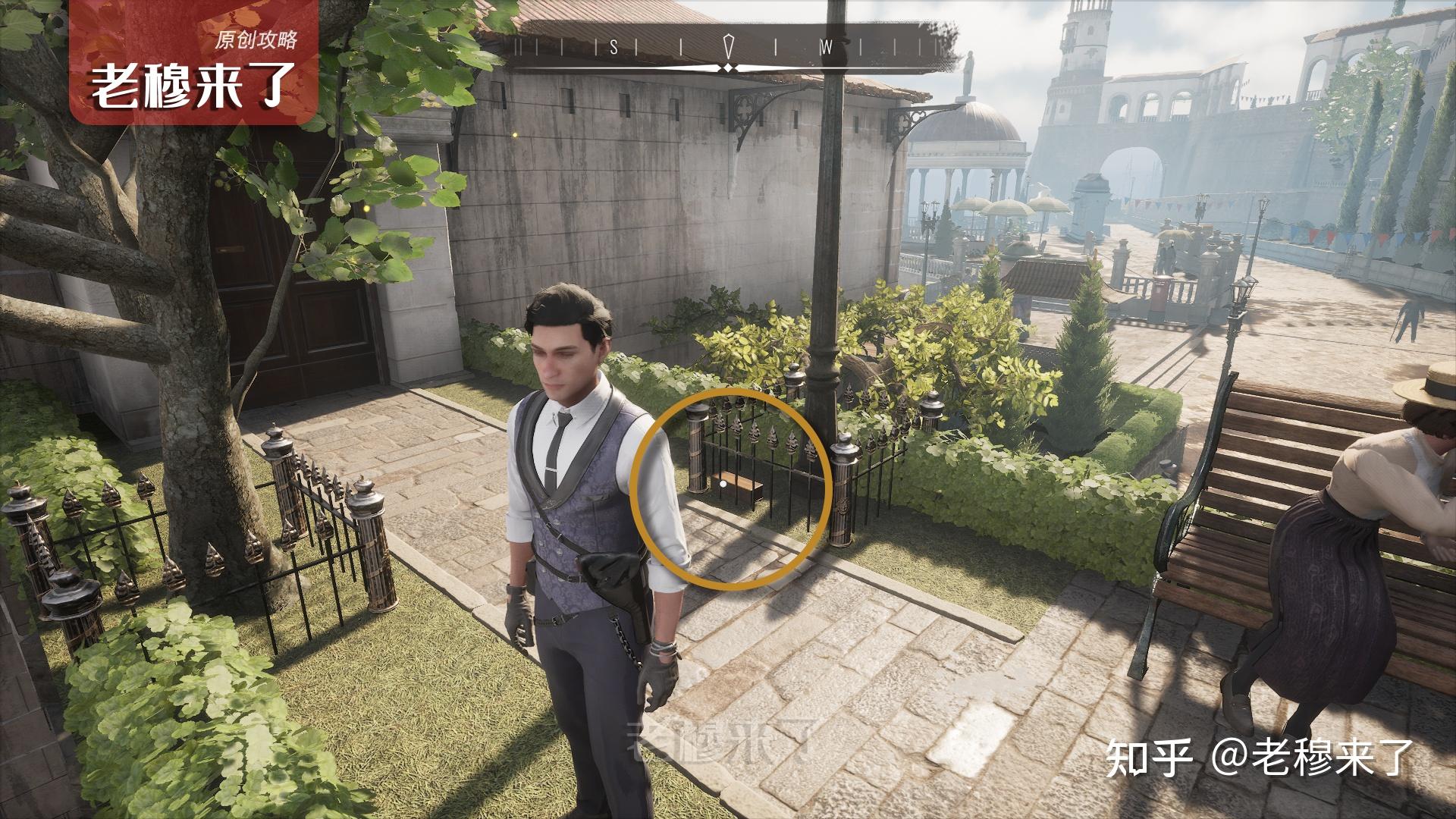
Task: Select the white interaction dot marker
Action: click(723, 482)
